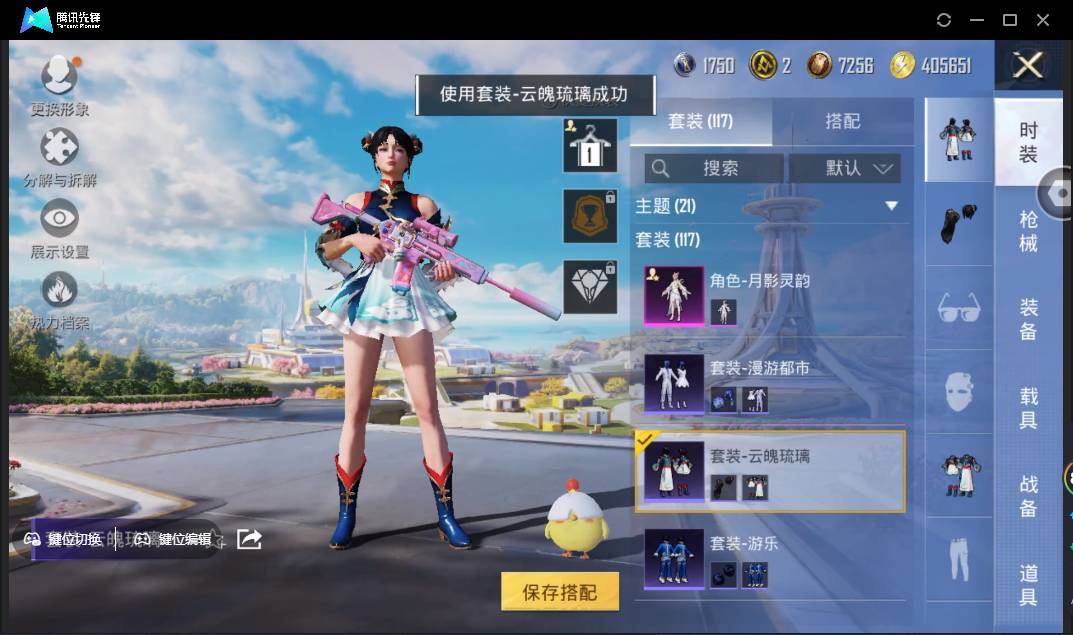This screenshot has height=635, width=1073.
Task: Collapse the 主题 (21) section
Action: coord(891,206)
